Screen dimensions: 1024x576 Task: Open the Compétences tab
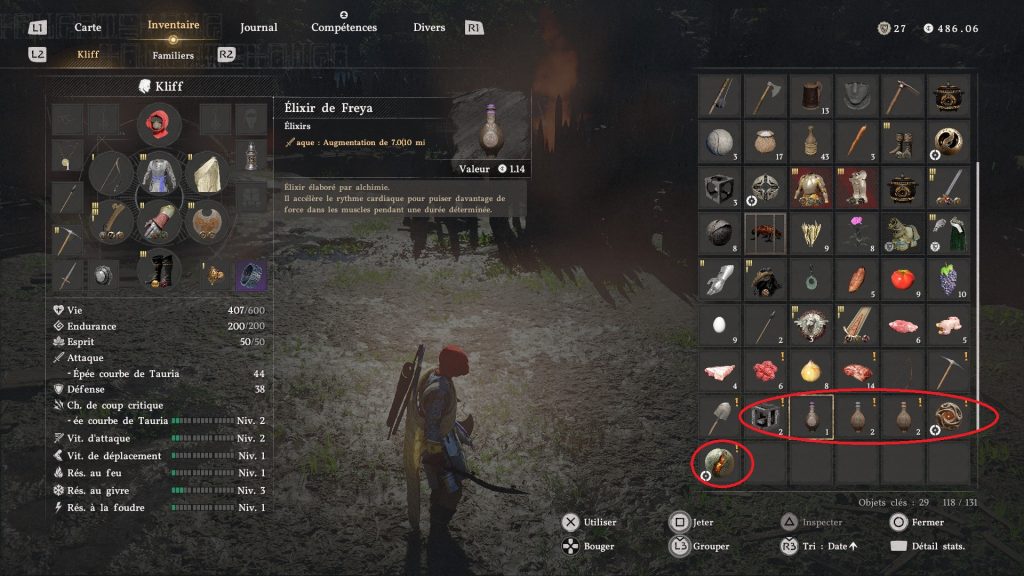[x=343, y=27]
